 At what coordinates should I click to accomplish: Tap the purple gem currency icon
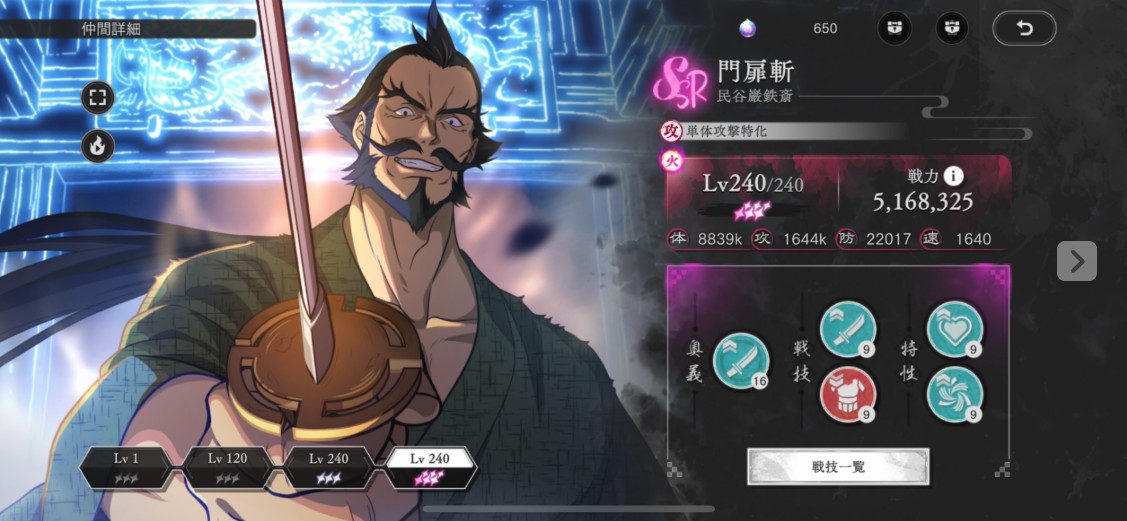coord(747,28)
